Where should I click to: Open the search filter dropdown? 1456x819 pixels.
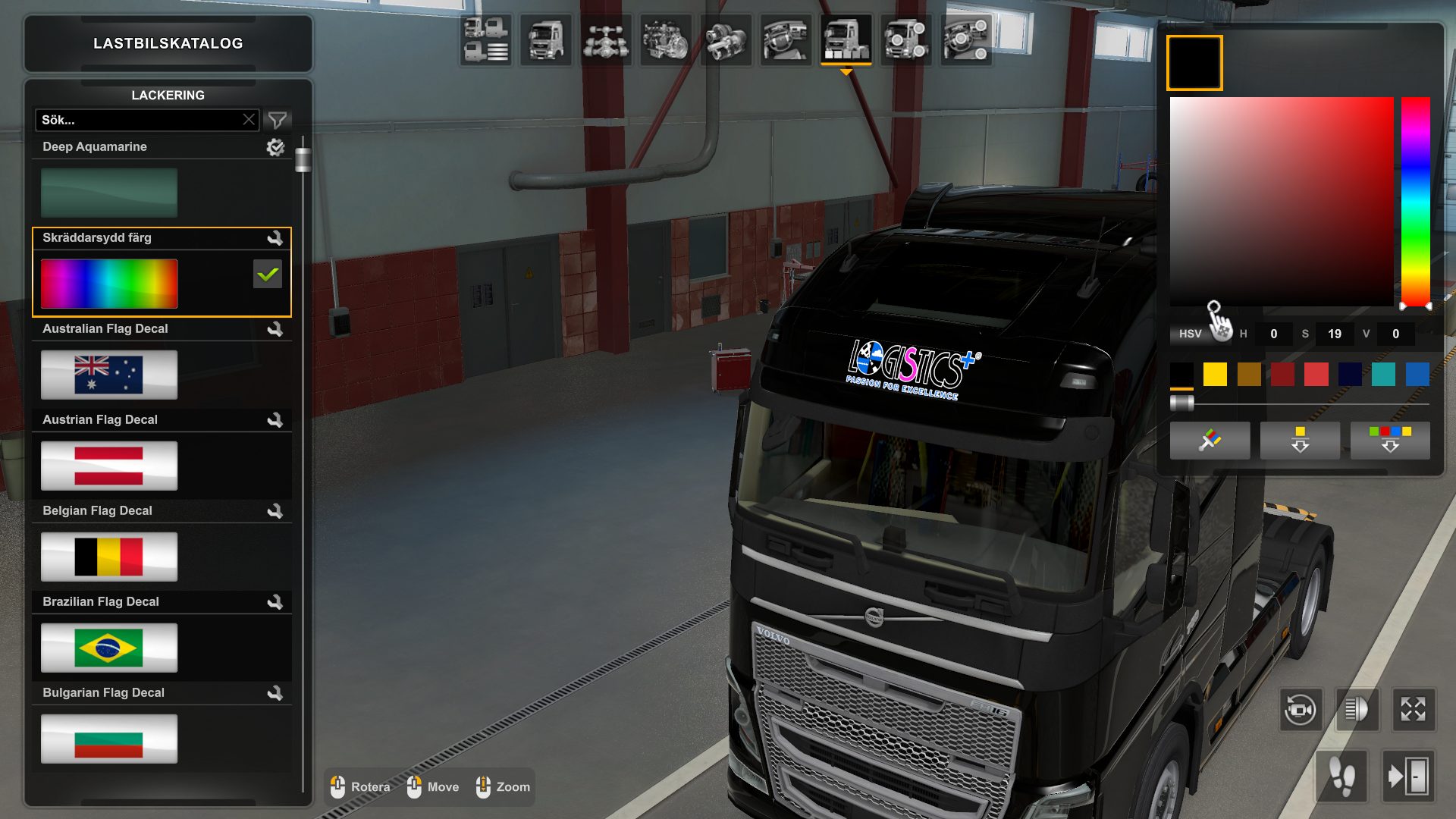(279, 119)
